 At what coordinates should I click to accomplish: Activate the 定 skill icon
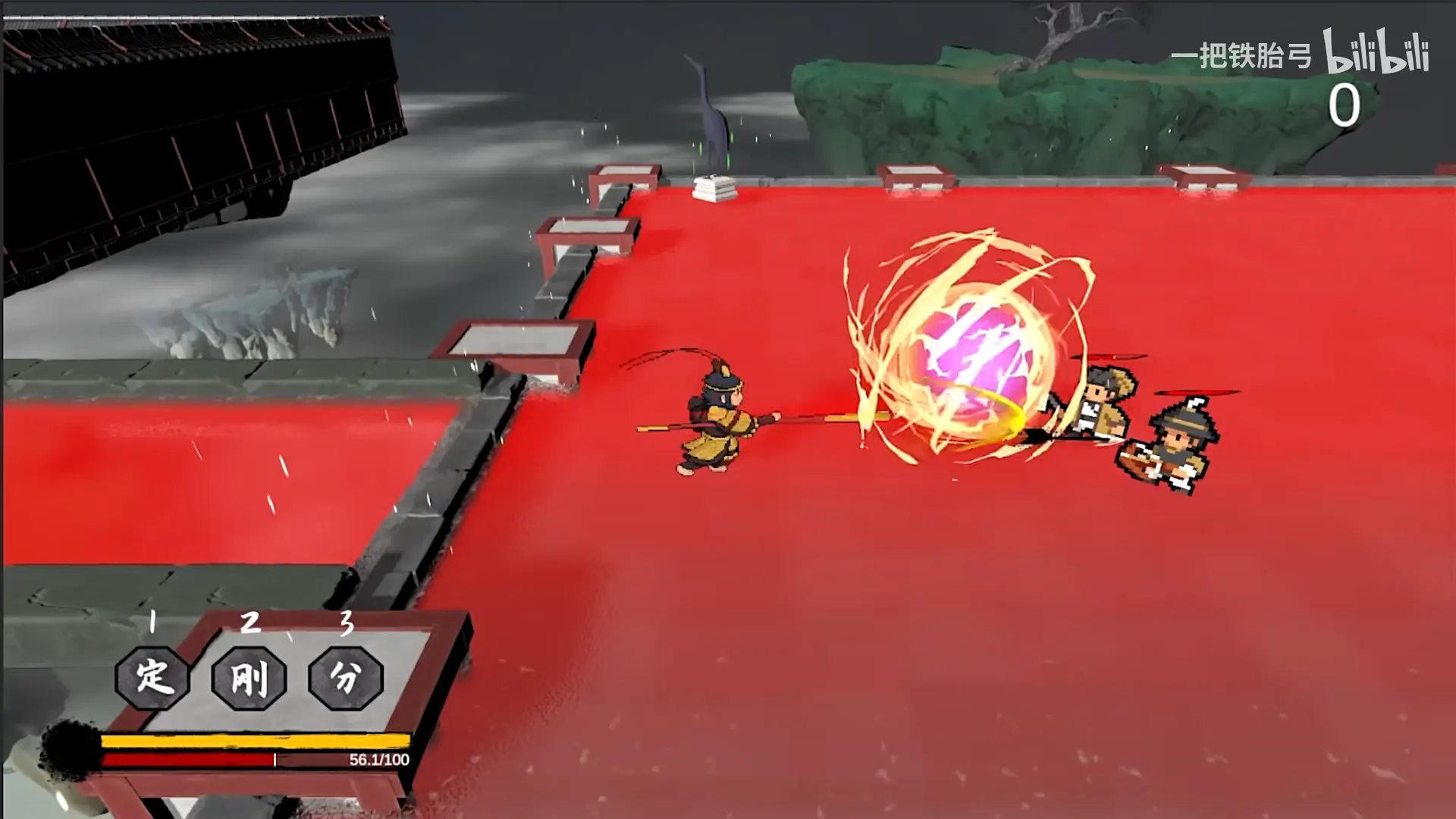(x=152, y=676)
